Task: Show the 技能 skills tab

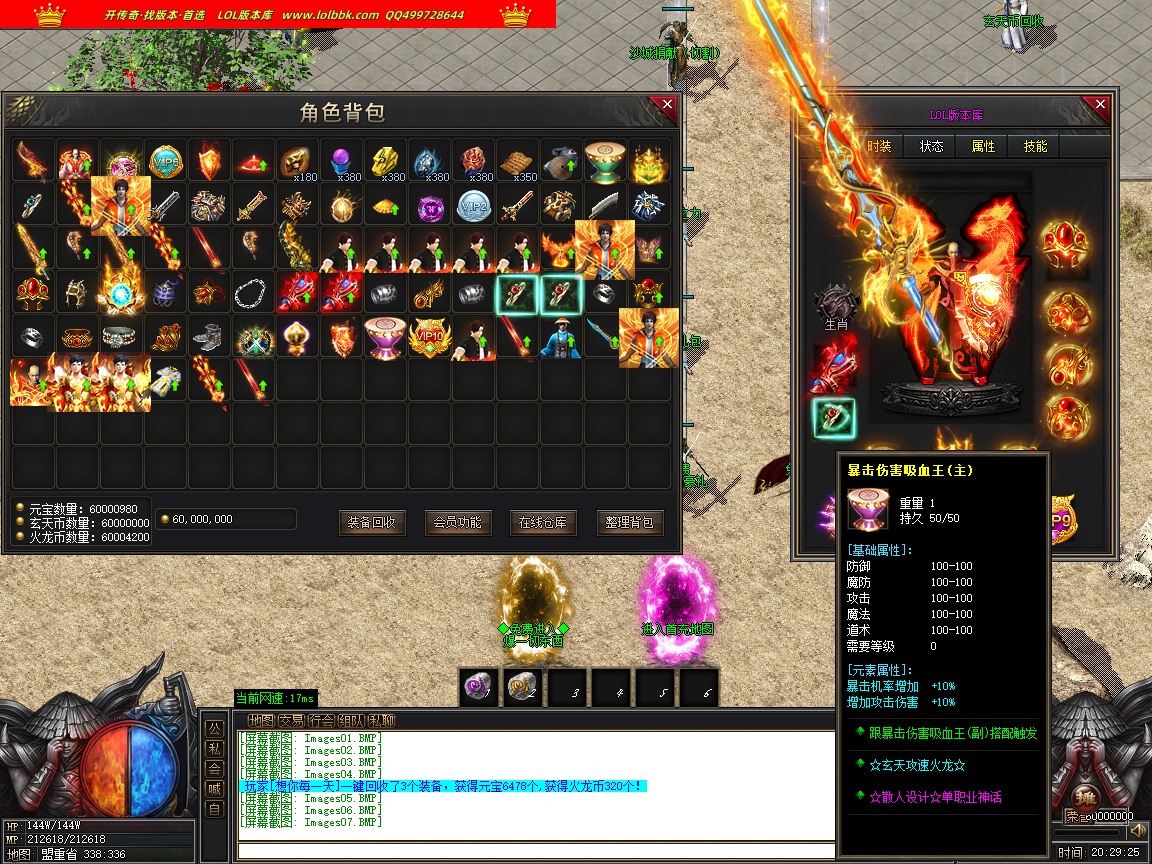Action: 1035,146
